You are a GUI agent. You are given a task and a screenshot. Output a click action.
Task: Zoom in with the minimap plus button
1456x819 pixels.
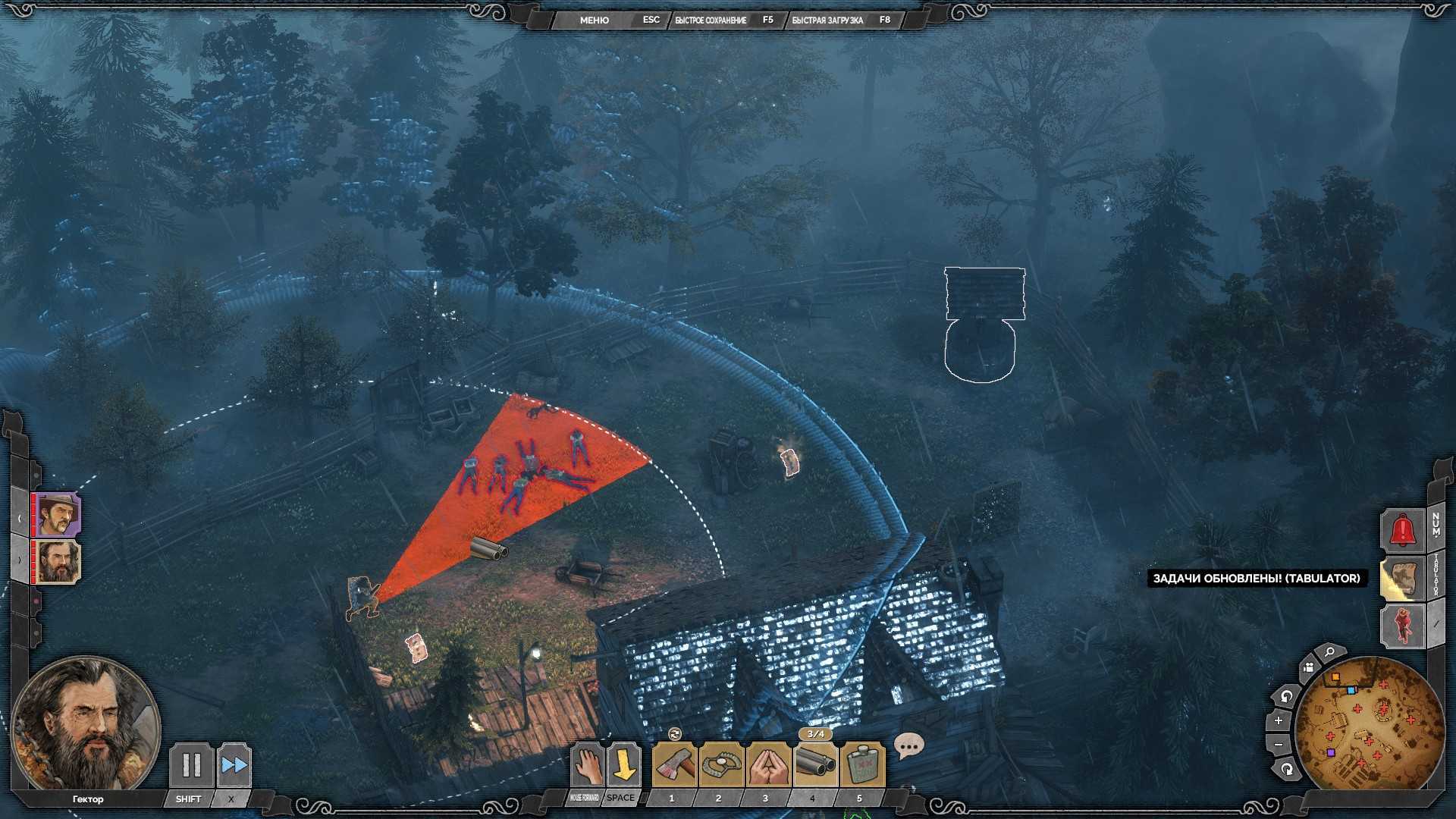(x=1279, y=720)
